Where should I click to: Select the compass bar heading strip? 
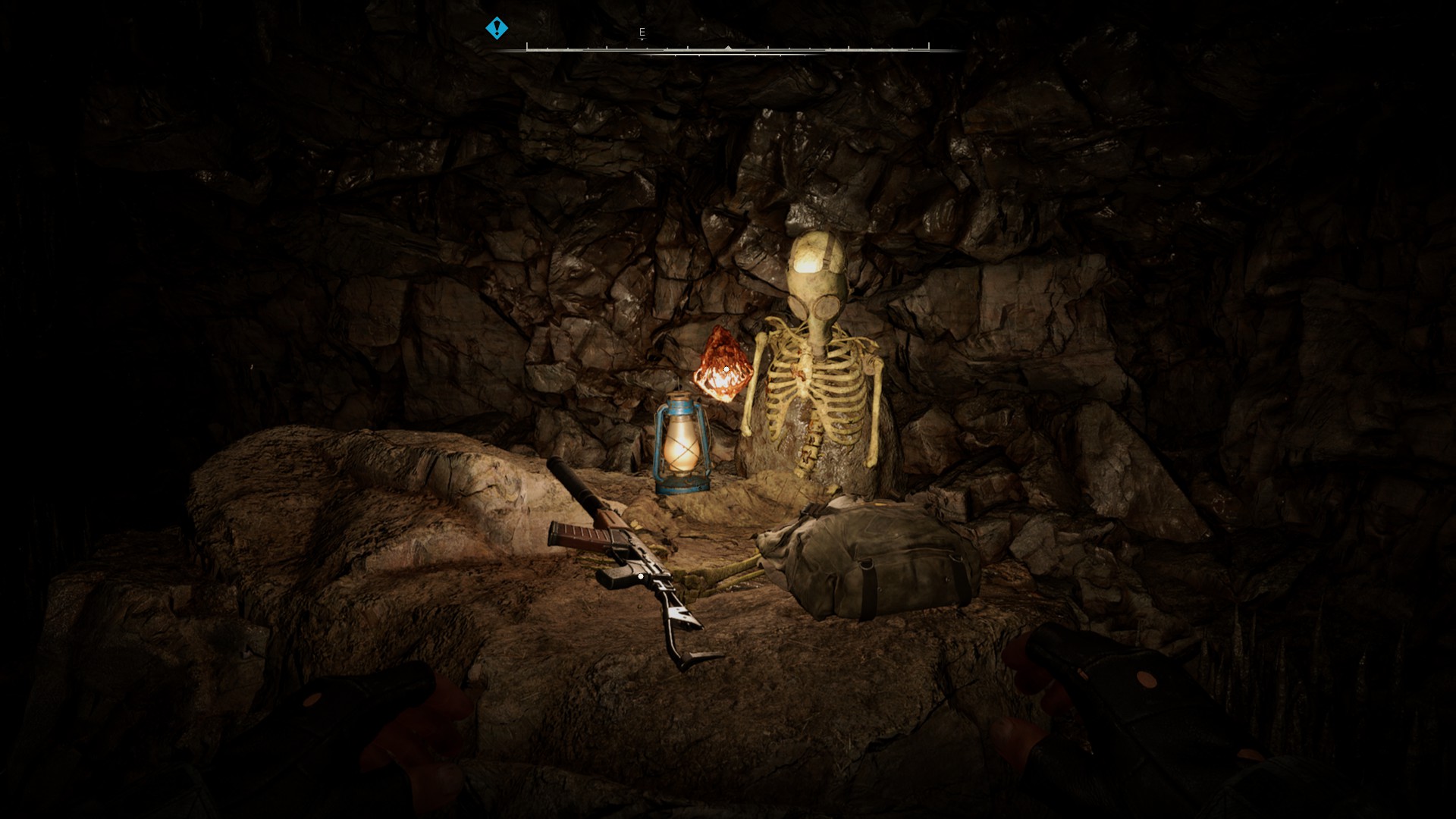point(728,49)
